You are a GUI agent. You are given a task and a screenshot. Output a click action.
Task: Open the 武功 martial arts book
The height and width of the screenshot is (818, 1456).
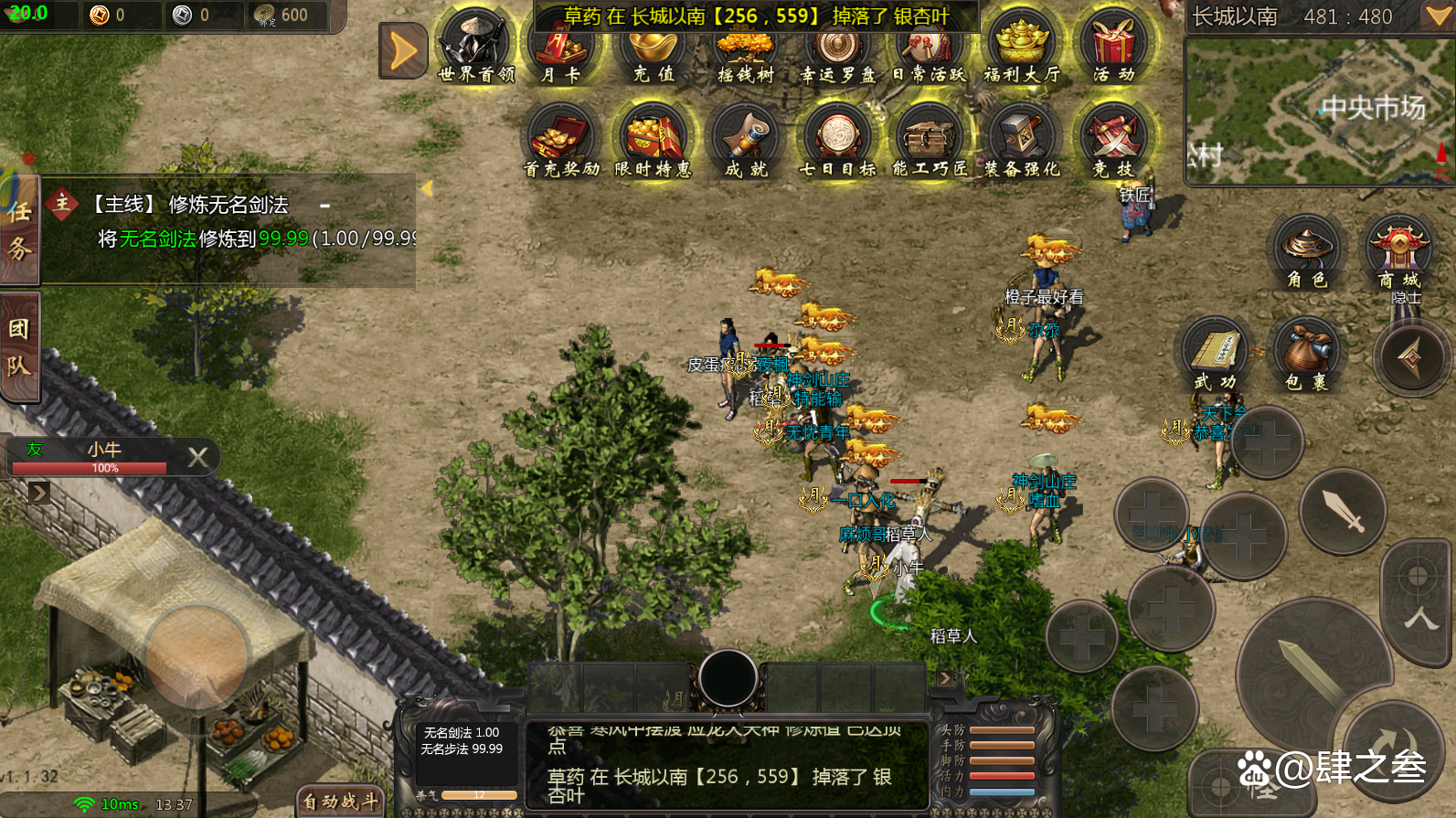[x=1215, y=354]
